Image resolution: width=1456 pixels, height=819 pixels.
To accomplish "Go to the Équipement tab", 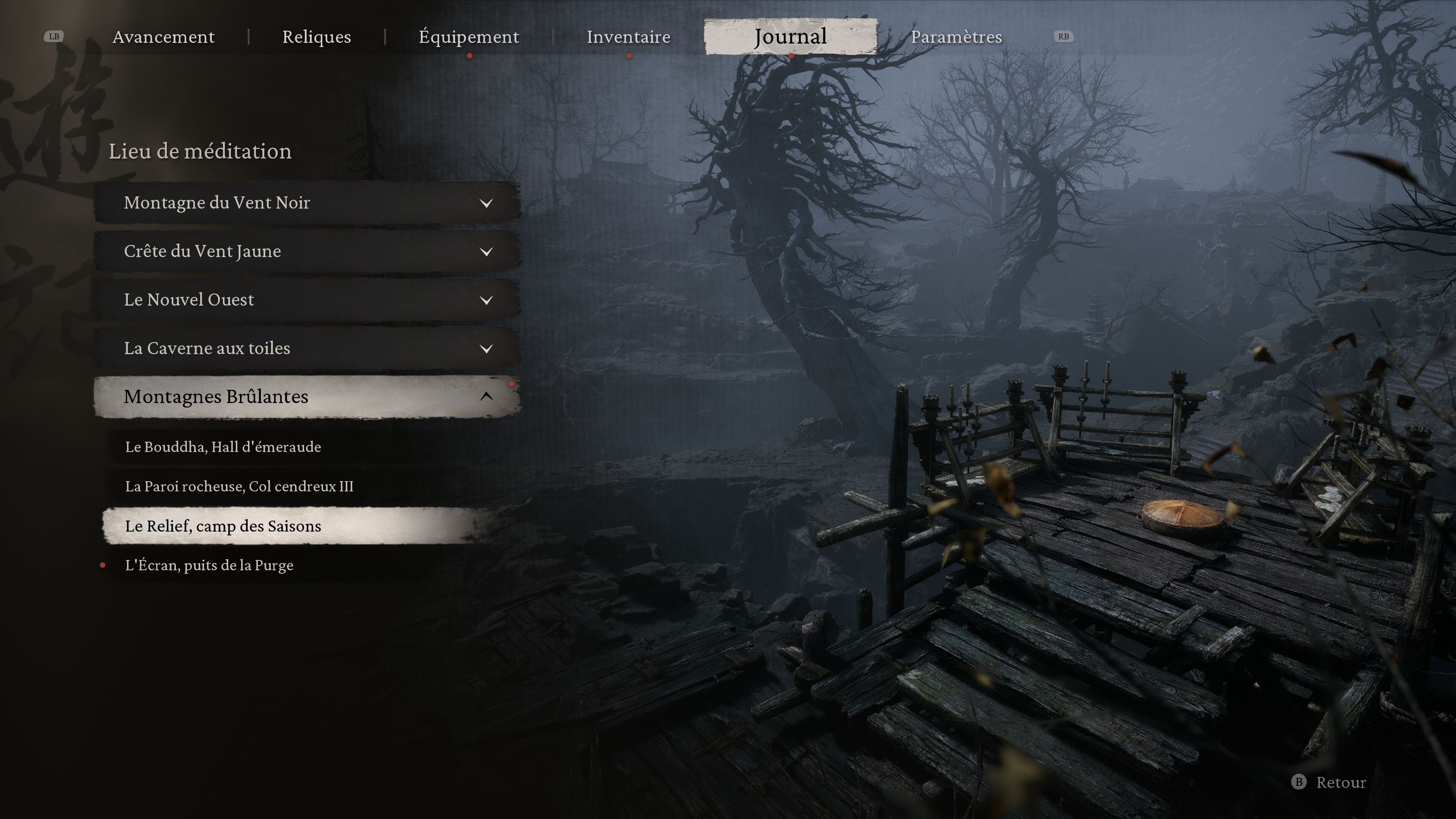I will (x=469, y=37).
